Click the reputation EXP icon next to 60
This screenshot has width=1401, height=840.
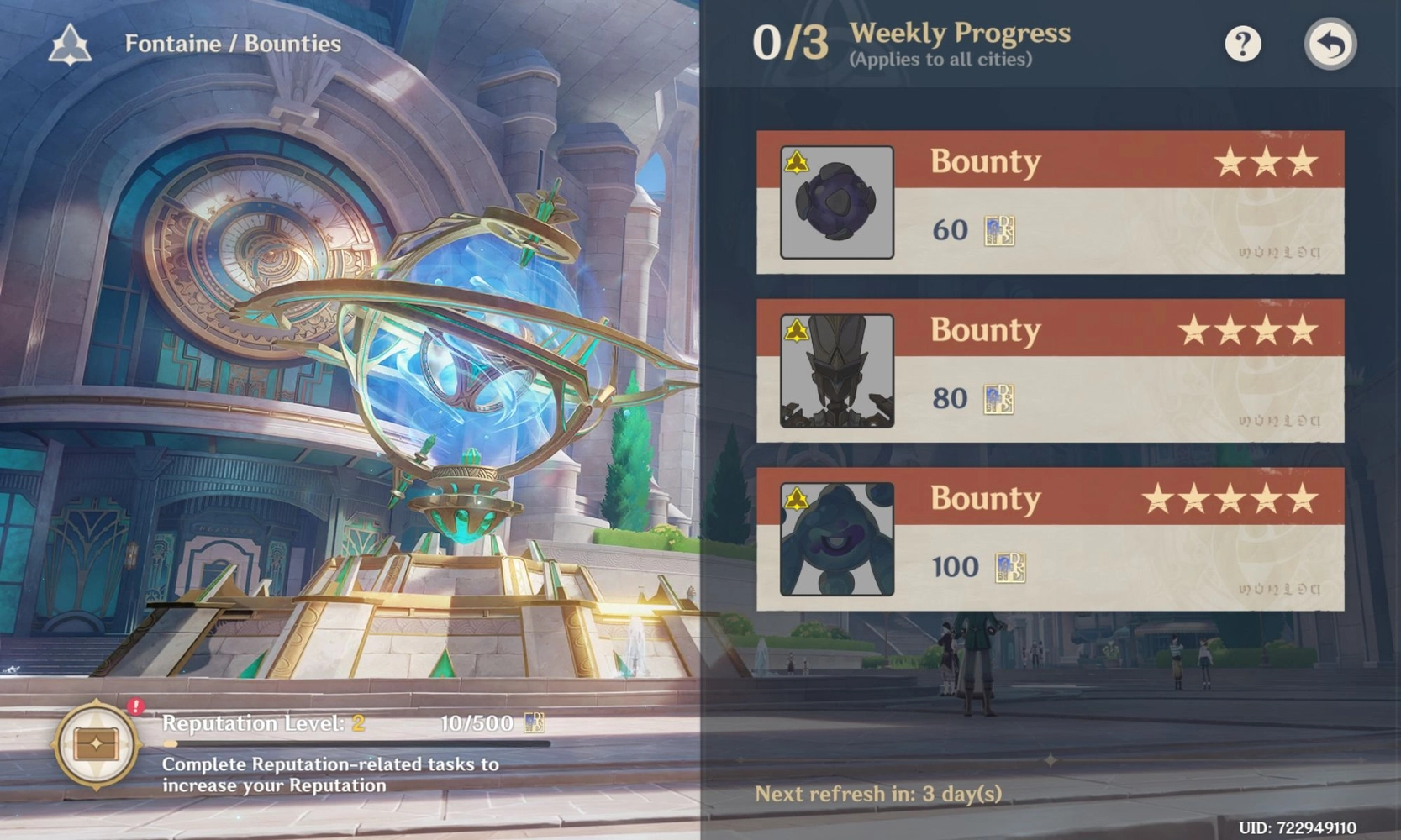pyautogui.click(x=999, y=230)
